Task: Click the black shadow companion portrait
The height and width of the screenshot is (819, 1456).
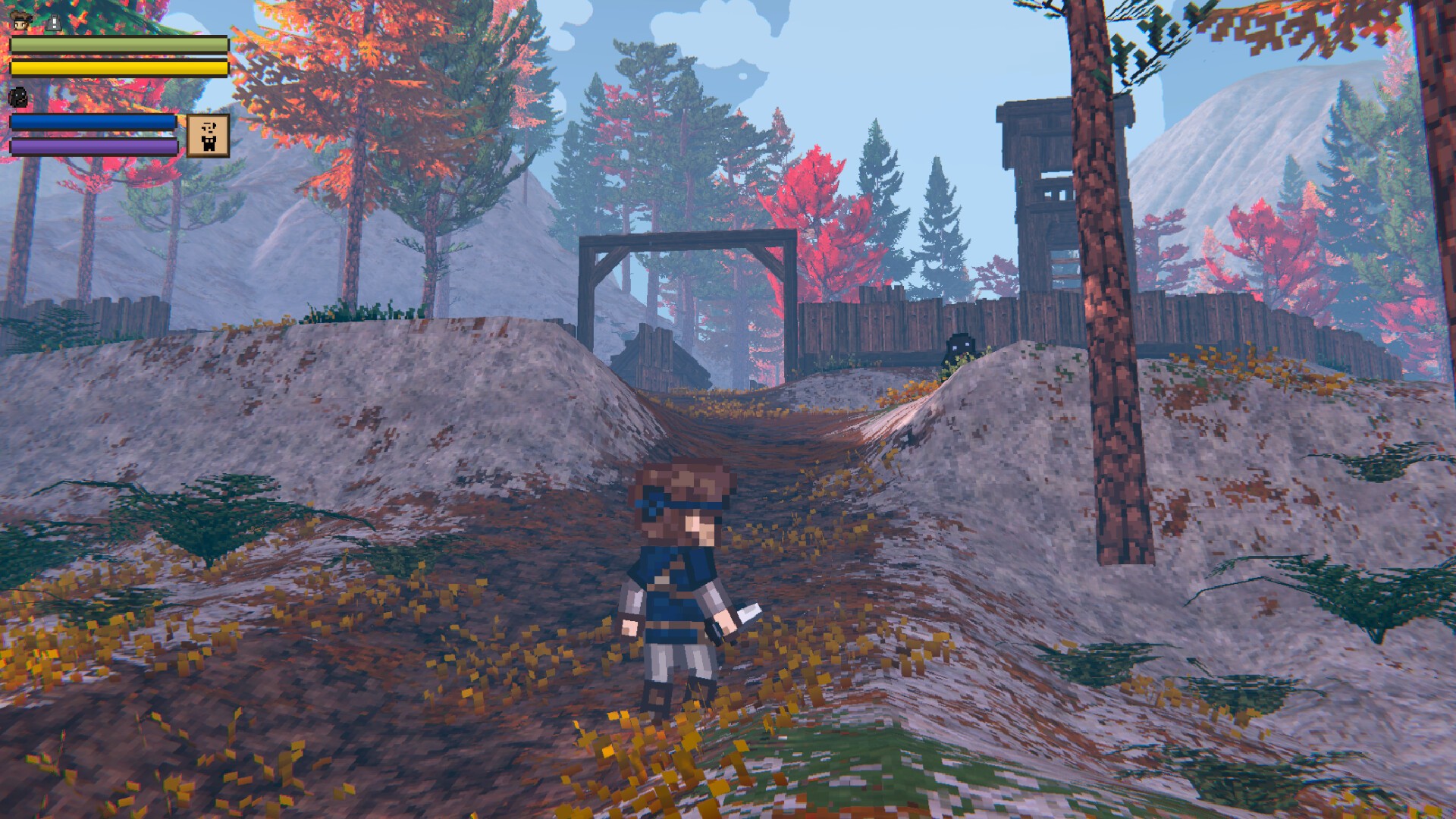Action: 18,96
